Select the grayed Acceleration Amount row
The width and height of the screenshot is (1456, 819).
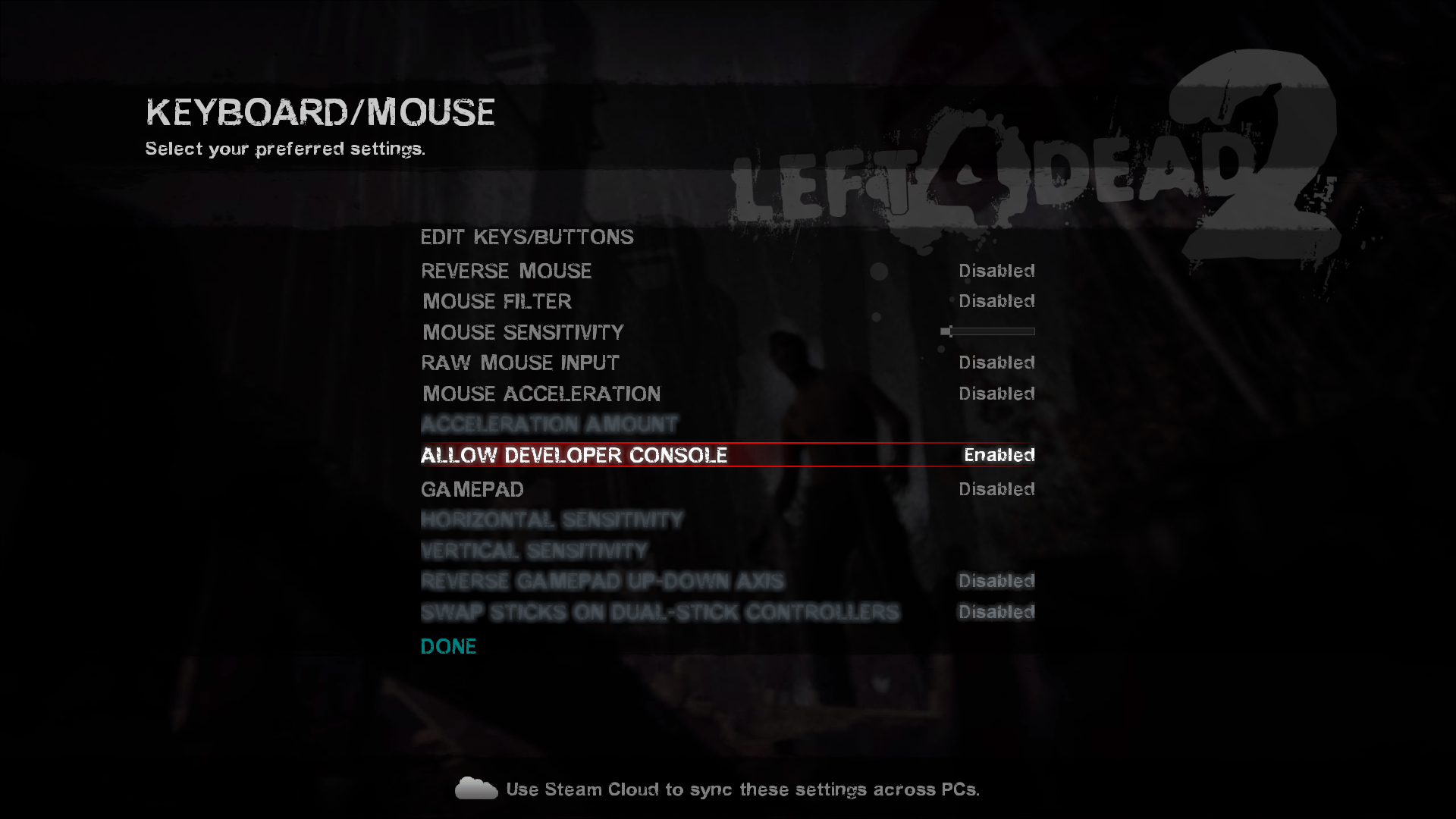coord(550,424)
